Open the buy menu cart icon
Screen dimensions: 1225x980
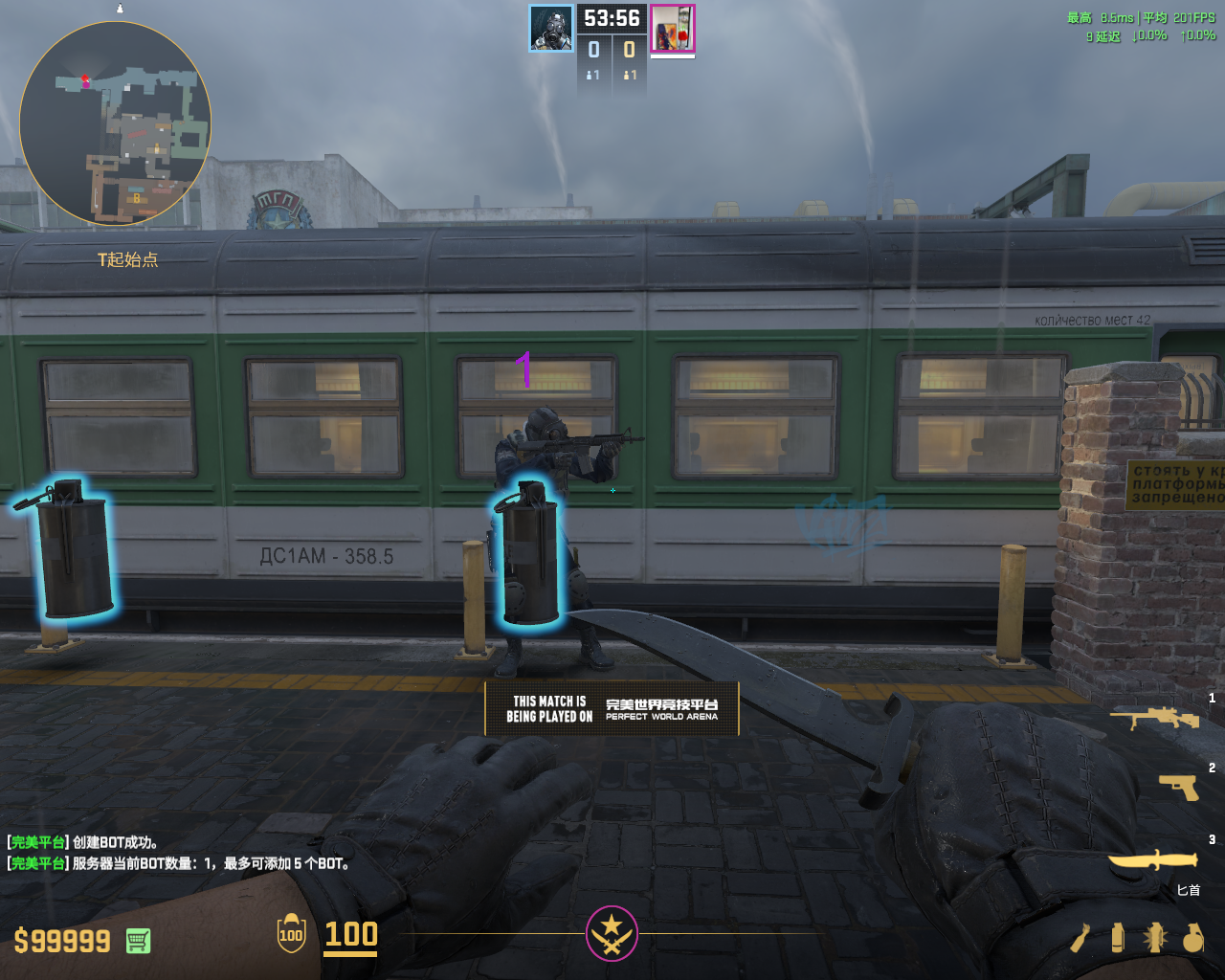[x=138, y=941]
